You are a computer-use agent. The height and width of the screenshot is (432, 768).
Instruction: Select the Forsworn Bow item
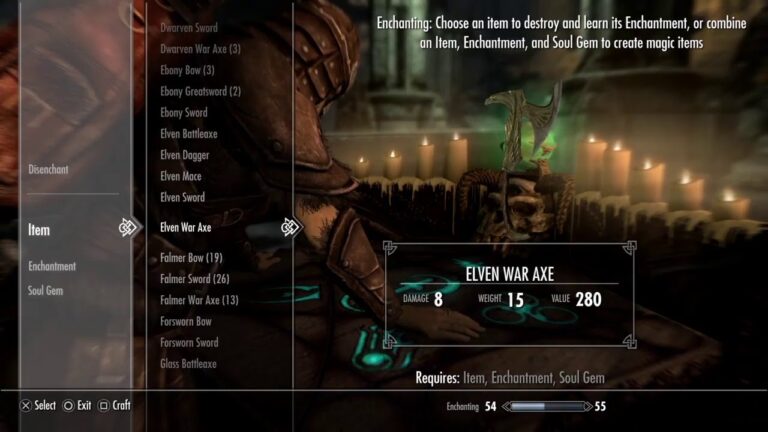coord(186,322)
